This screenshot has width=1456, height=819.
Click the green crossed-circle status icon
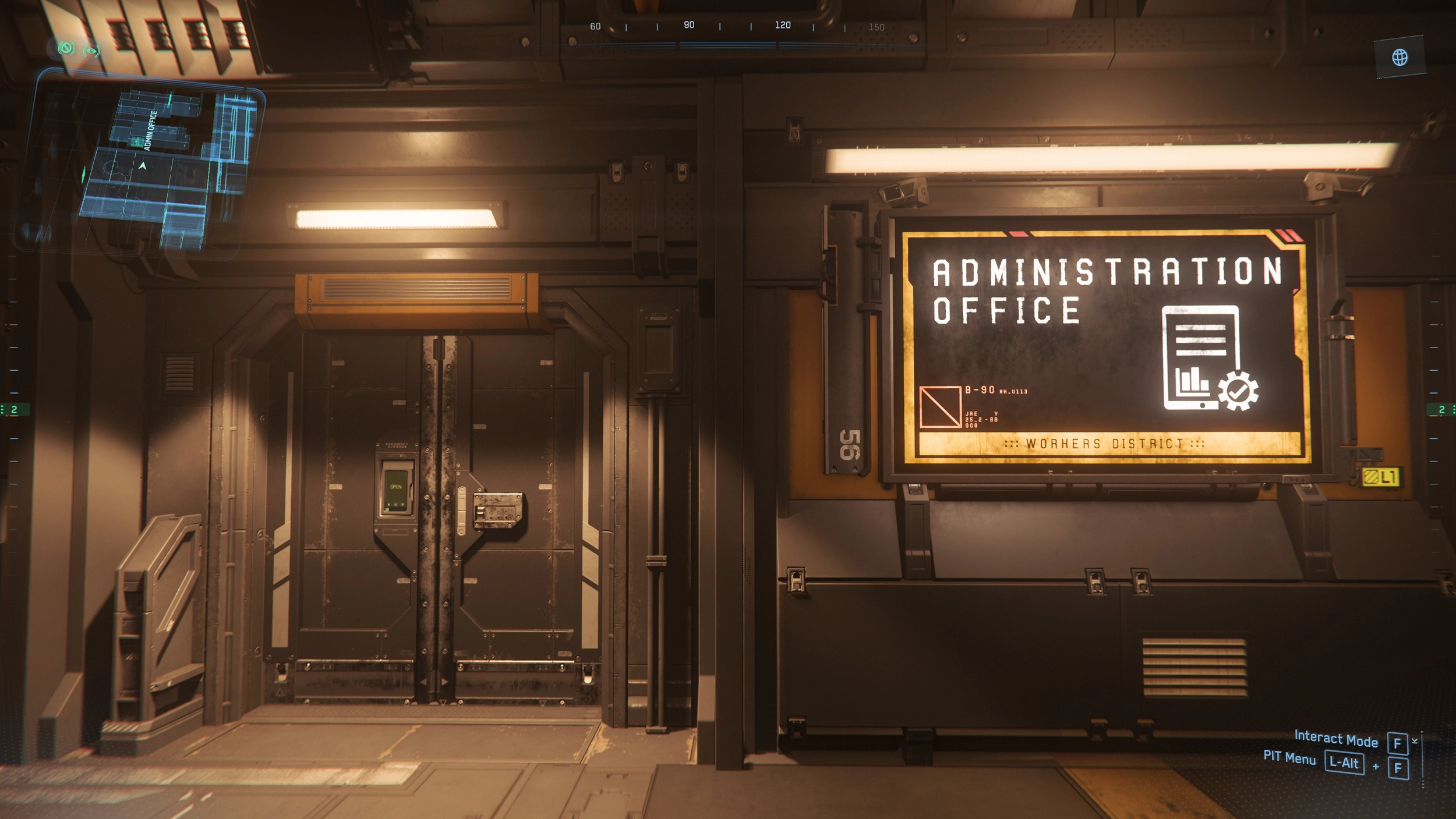[x=66, y=49]
